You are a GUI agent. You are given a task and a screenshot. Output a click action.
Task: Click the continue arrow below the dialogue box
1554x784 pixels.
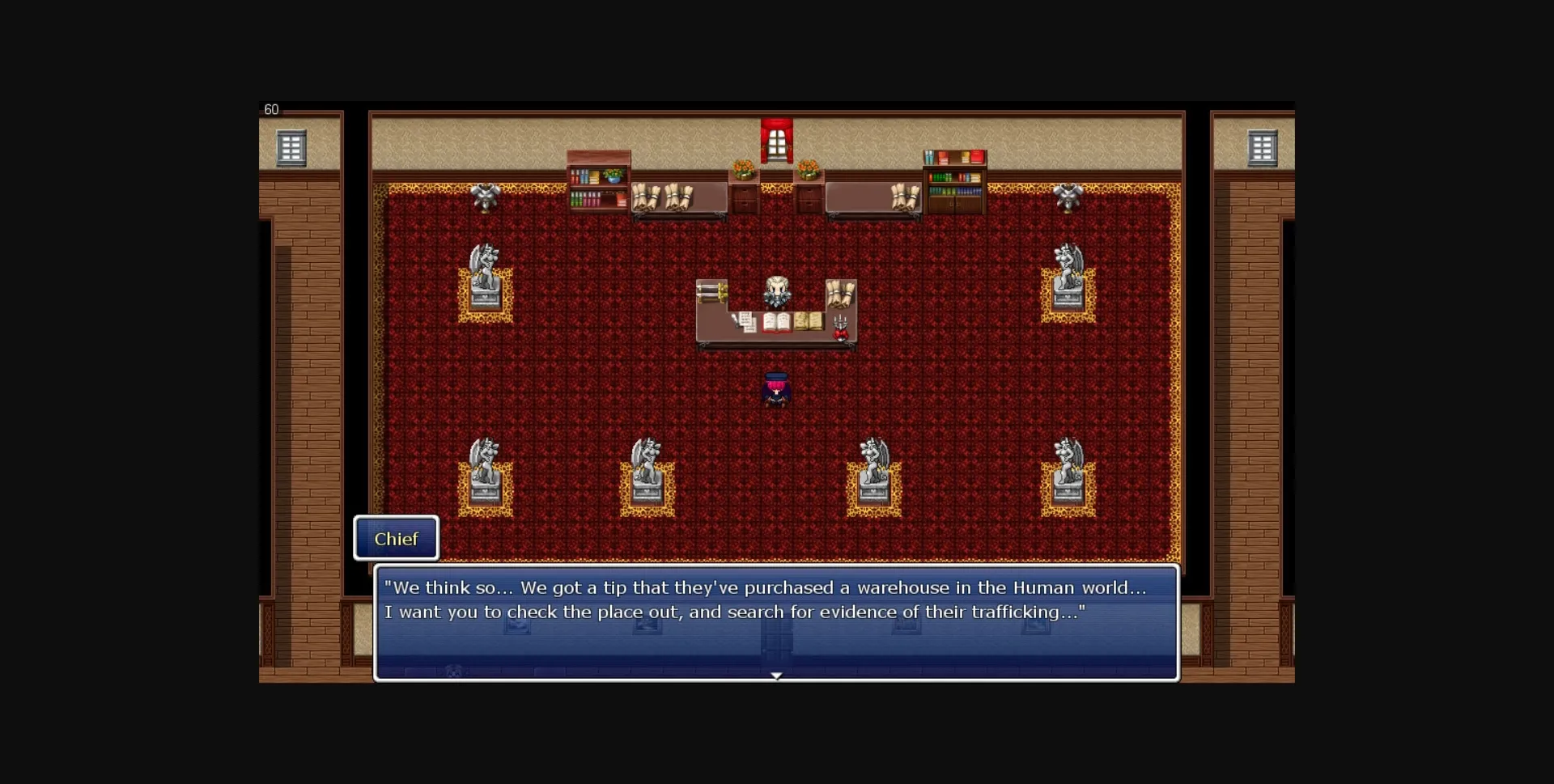(x=777, y=676)
